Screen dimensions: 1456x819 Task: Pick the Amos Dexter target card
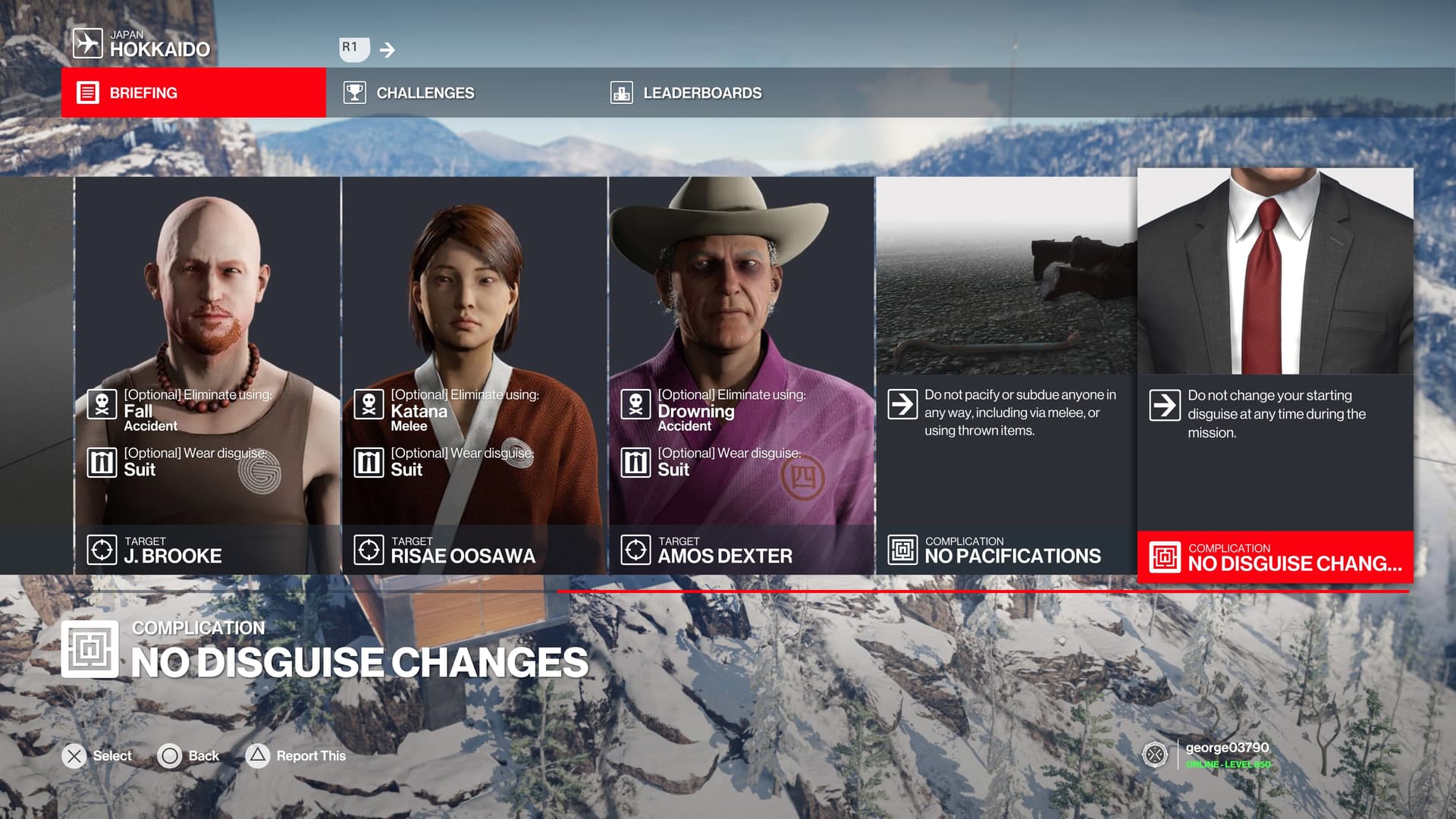741,375
